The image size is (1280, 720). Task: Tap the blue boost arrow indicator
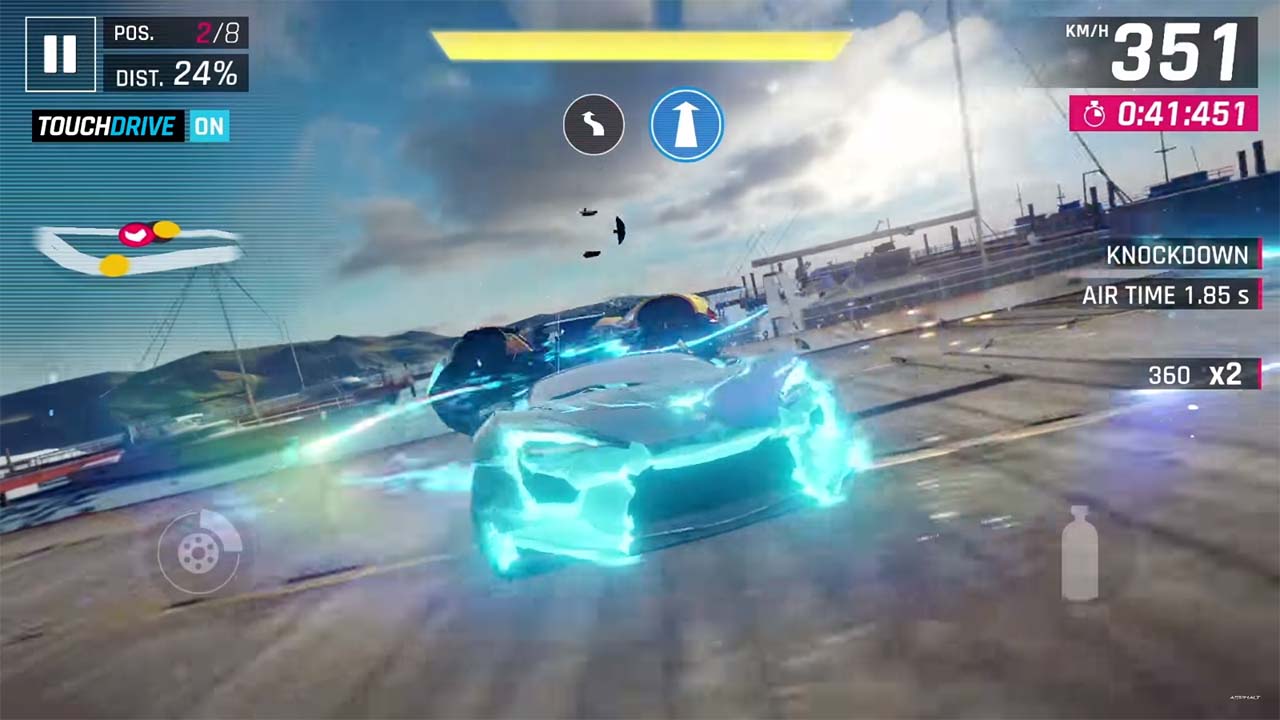[x=686, y=123]
